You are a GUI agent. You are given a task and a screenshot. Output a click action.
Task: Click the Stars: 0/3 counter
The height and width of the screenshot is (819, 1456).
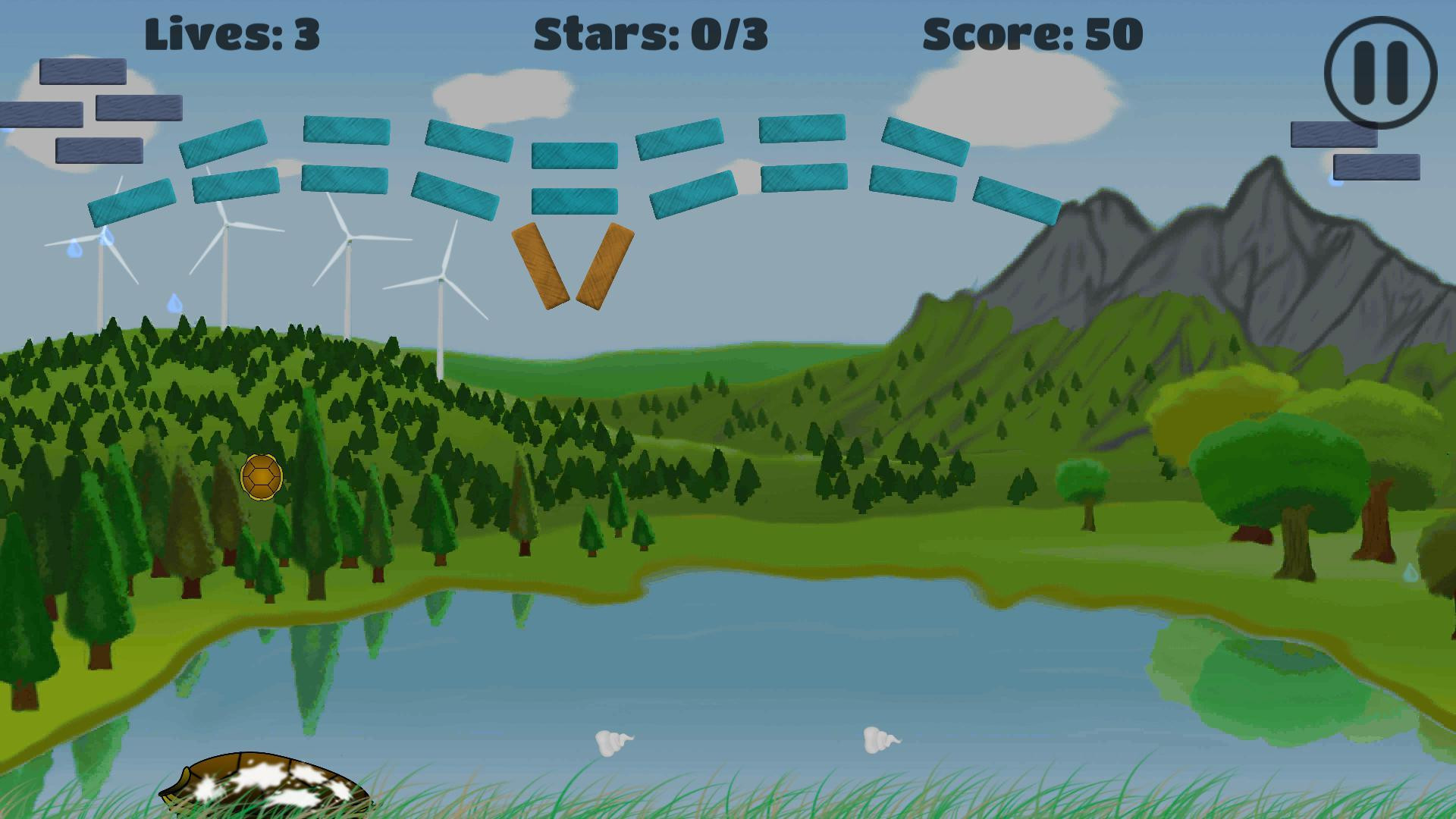click(x=651, y=33)
